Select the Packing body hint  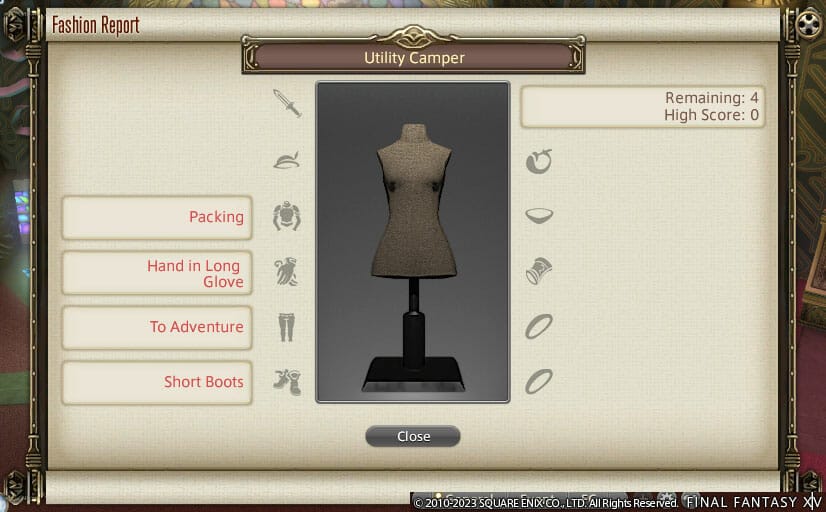click(157, 217)
